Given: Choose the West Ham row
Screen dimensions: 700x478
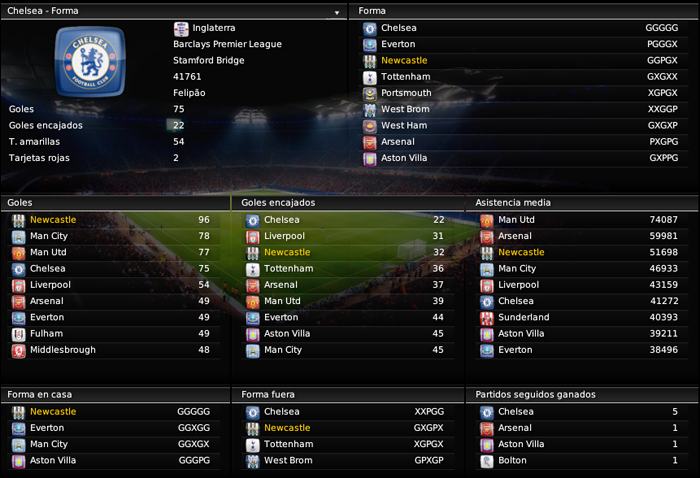Looking at the screenshot, I should (403, 125).
